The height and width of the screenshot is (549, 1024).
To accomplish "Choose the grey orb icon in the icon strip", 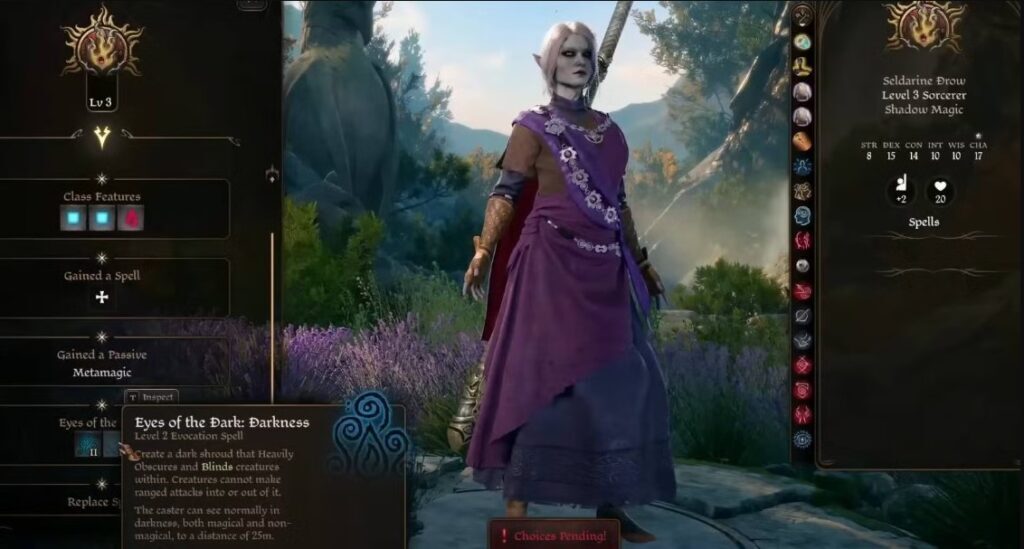I will tap(802, 265).
